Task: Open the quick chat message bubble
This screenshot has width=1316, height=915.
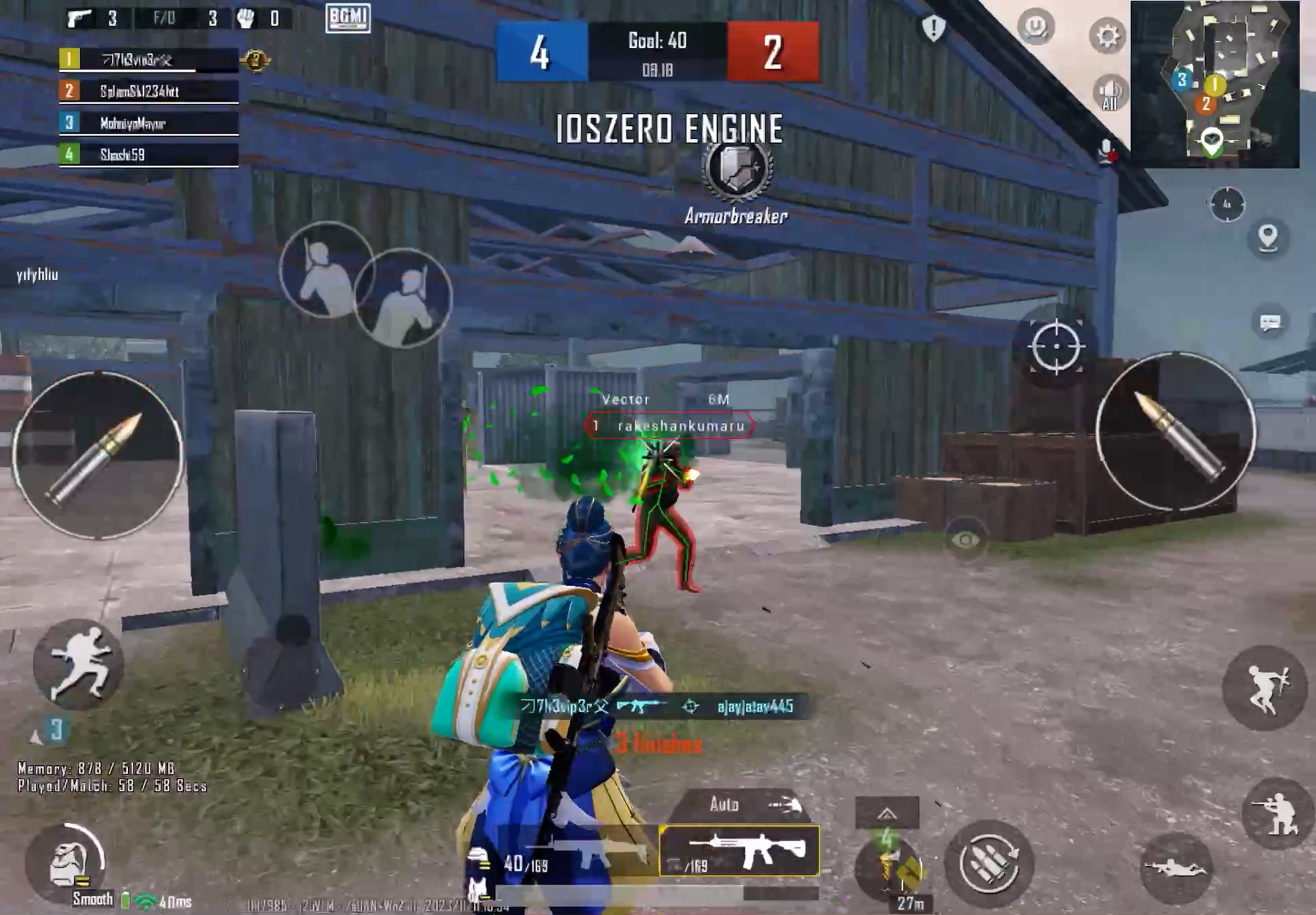Action: point(1270,322)
